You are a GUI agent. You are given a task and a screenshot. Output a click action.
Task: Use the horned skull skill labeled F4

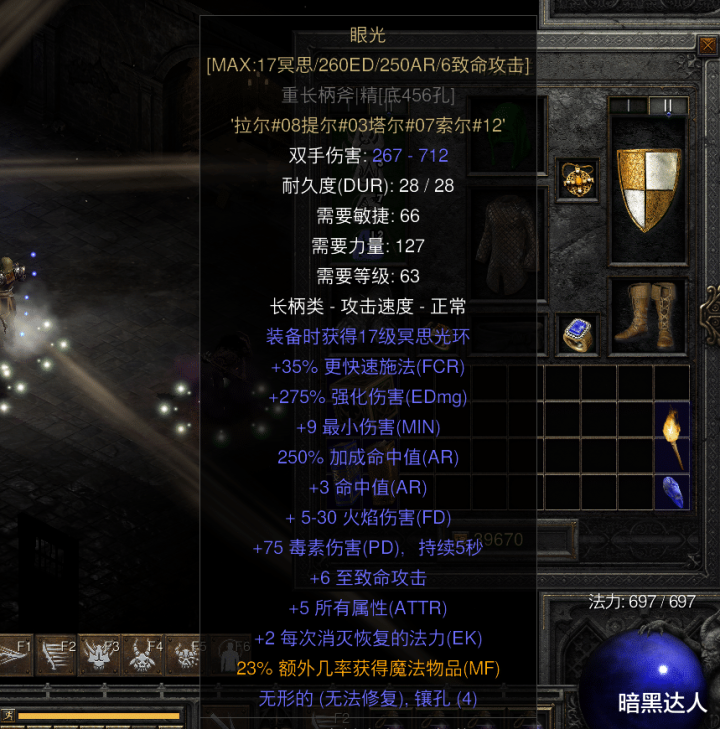coord(142,655)
